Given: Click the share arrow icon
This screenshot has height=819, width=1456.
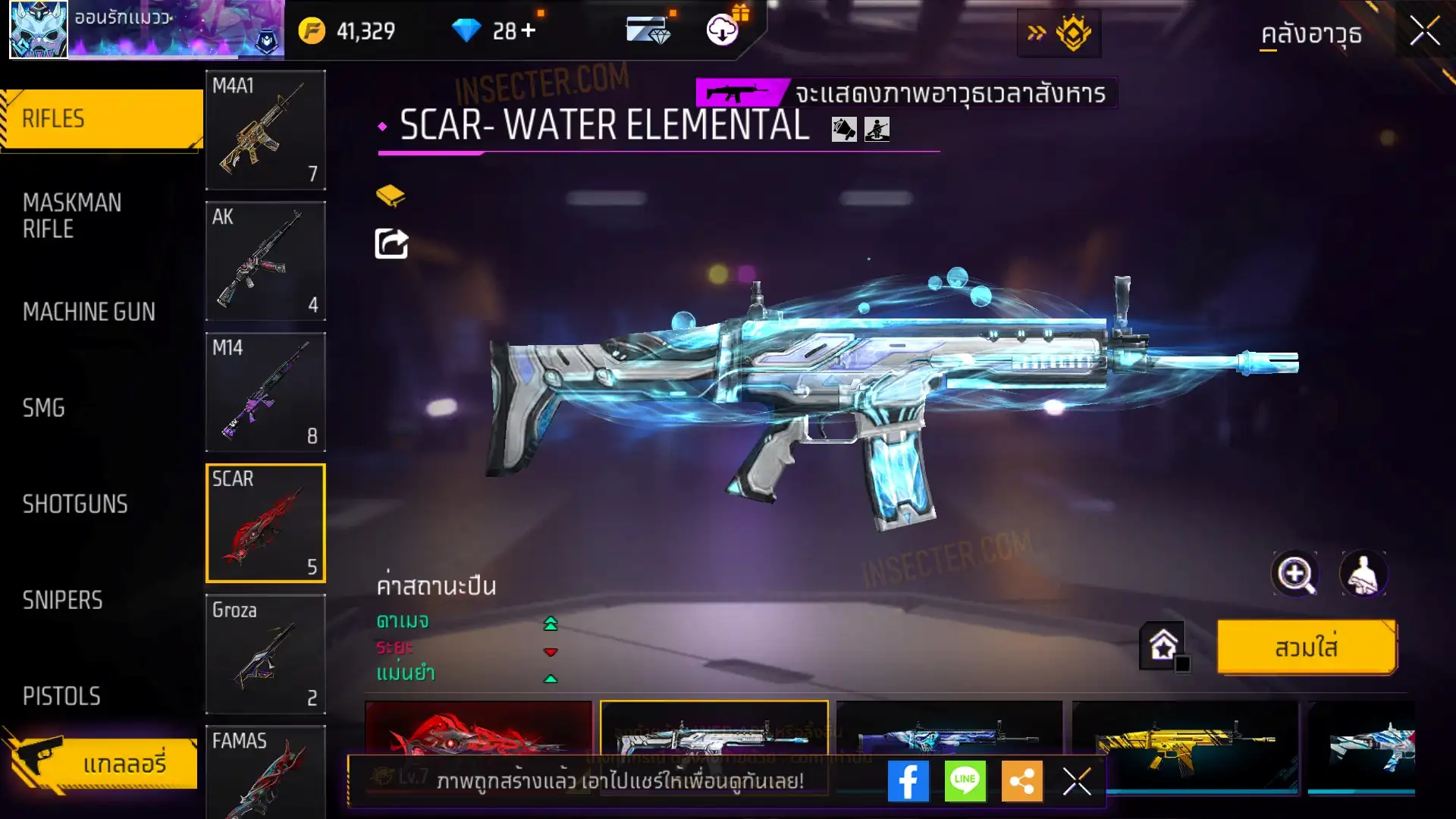Looking at the screenshot, I should click(391, 243).
